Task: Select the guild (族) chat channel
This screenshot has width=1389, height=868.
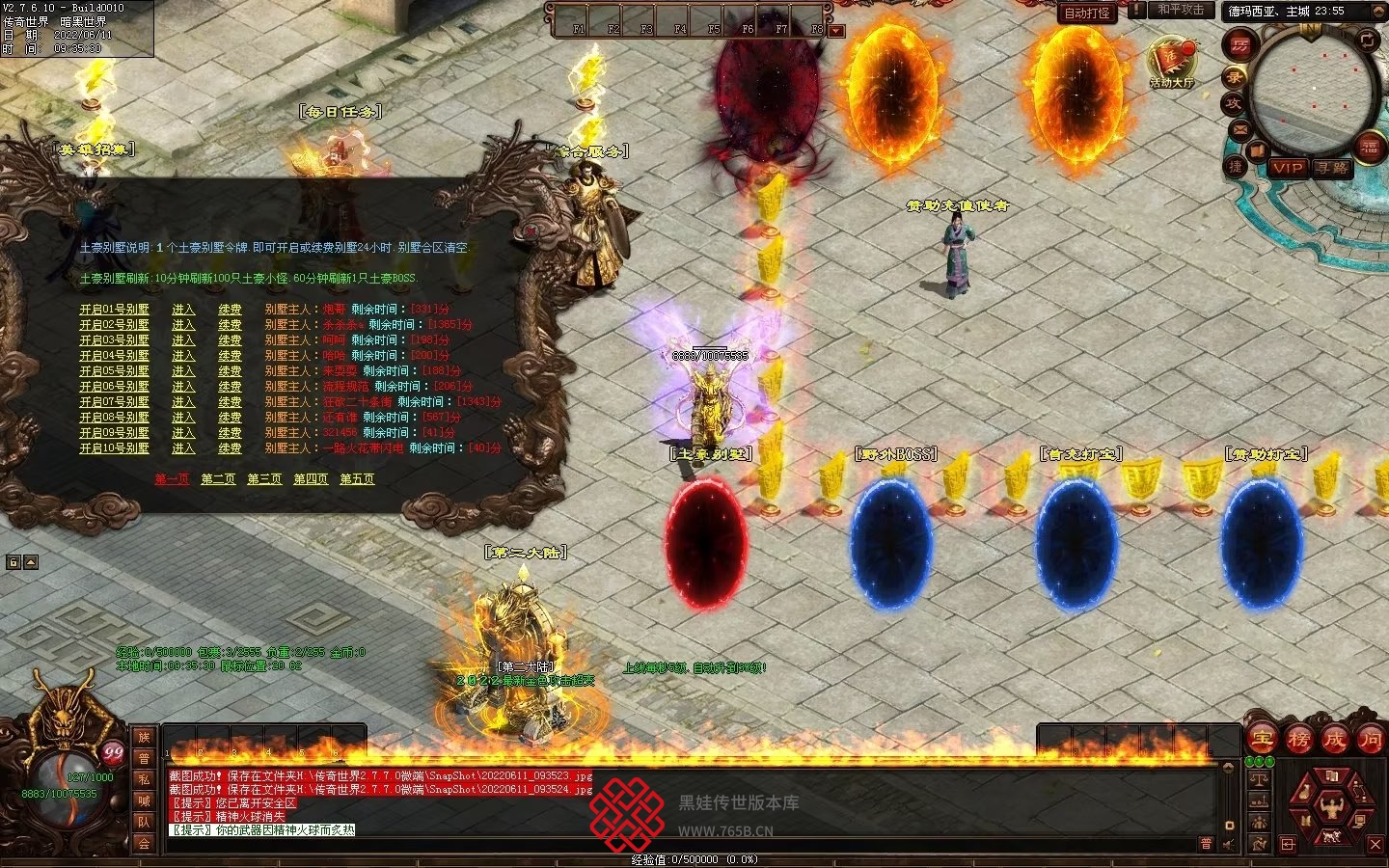Action: click(144, 738)
